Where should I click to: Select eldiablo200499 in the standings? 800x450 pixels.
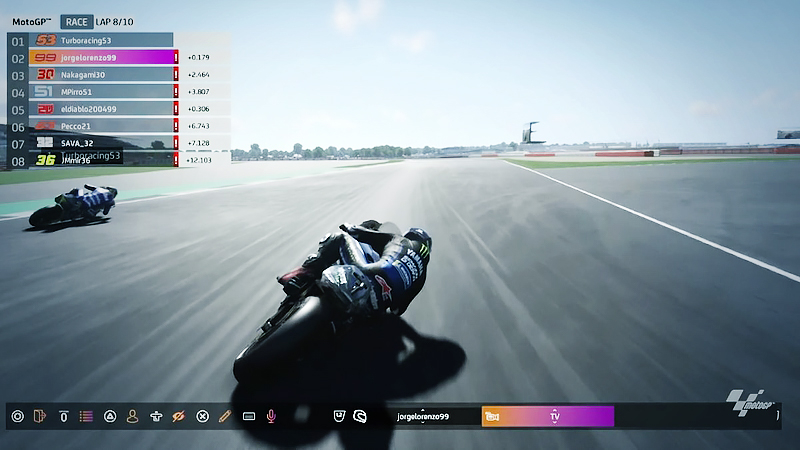tap(100, 108)
